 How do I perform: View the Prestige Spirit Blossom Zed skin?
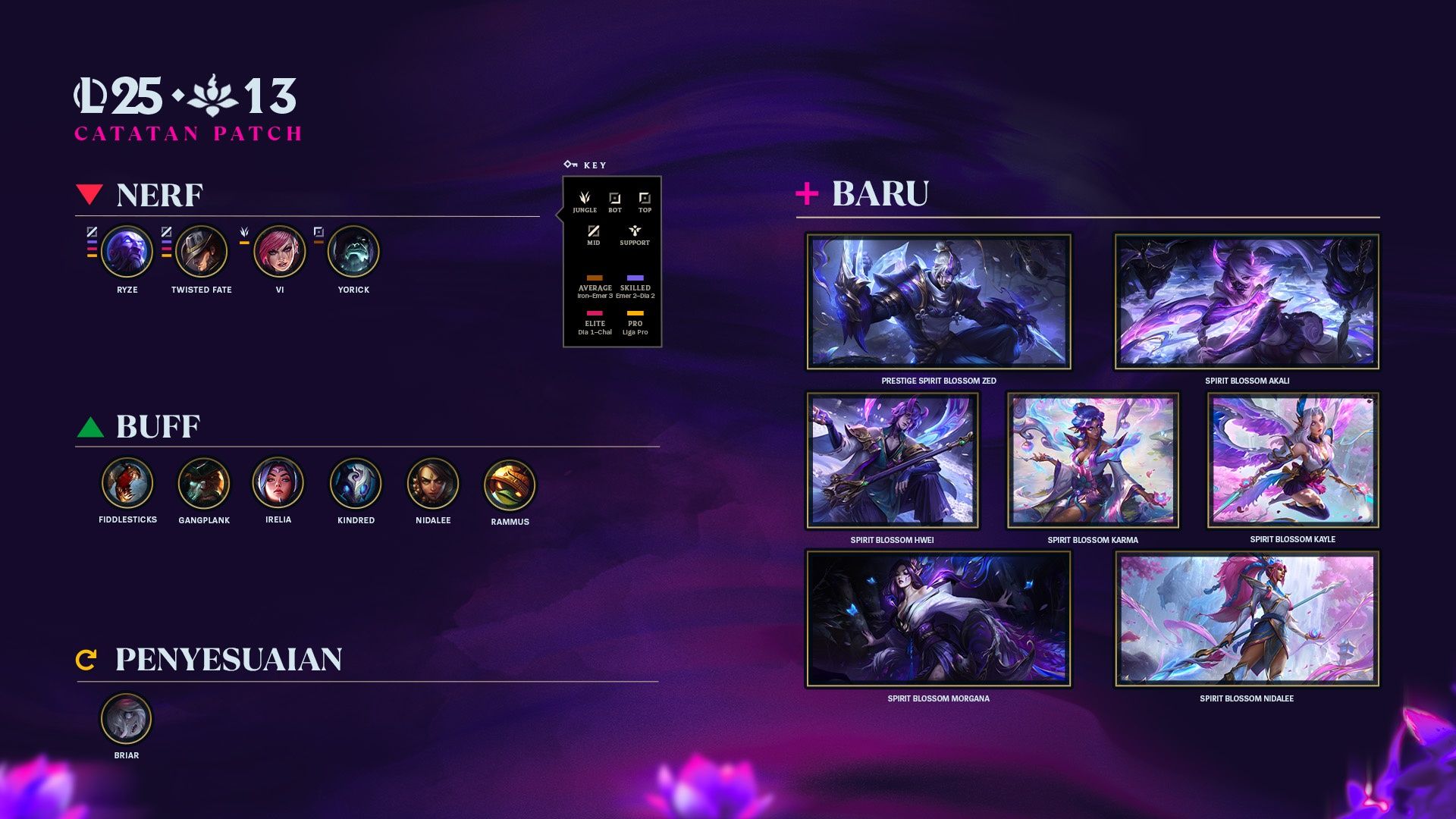[x=939, y=302]
